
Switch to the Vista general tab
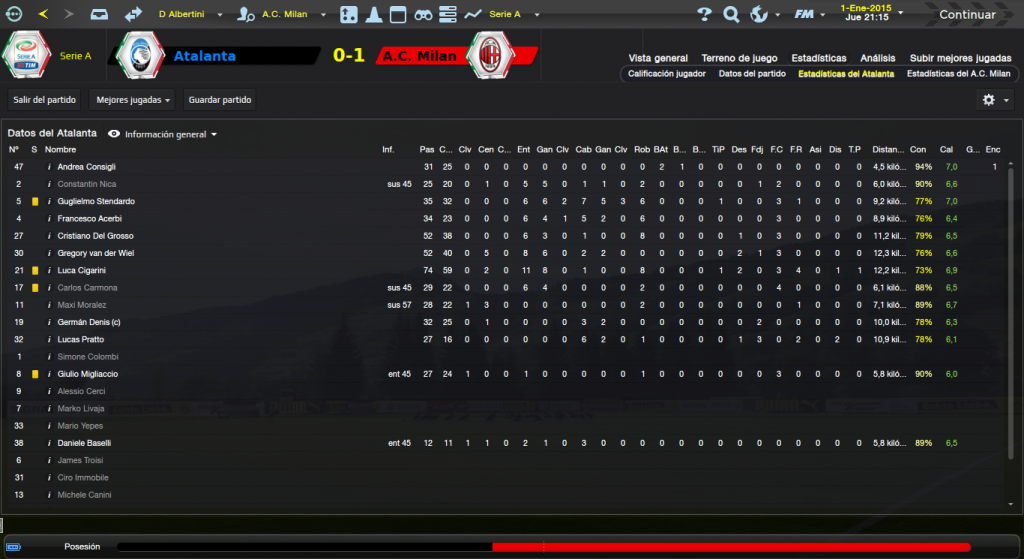[x=657, y=58]
